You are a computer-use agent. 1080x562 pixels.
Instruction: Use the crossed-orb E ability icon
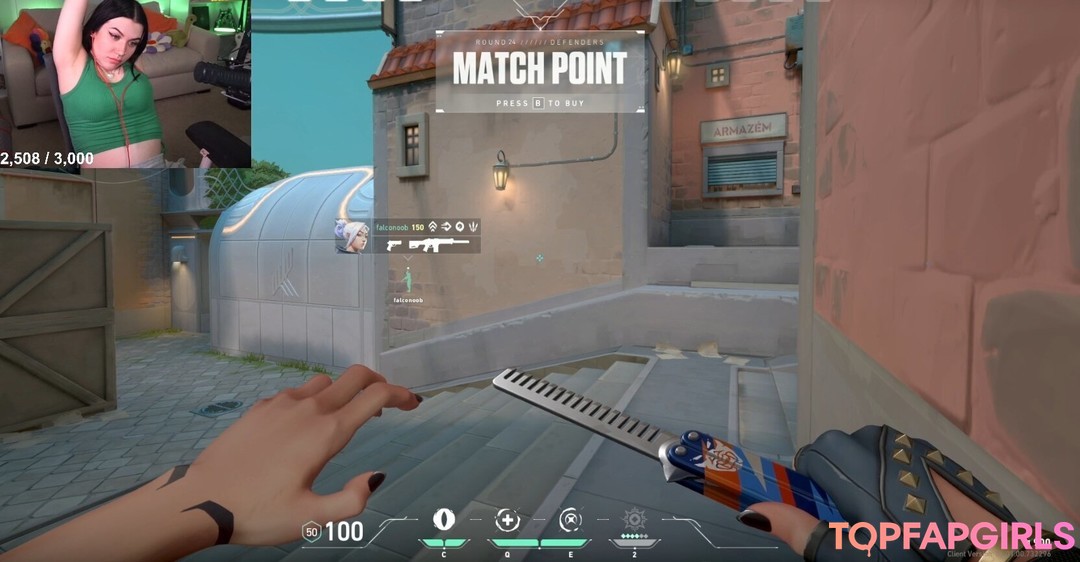571,520
